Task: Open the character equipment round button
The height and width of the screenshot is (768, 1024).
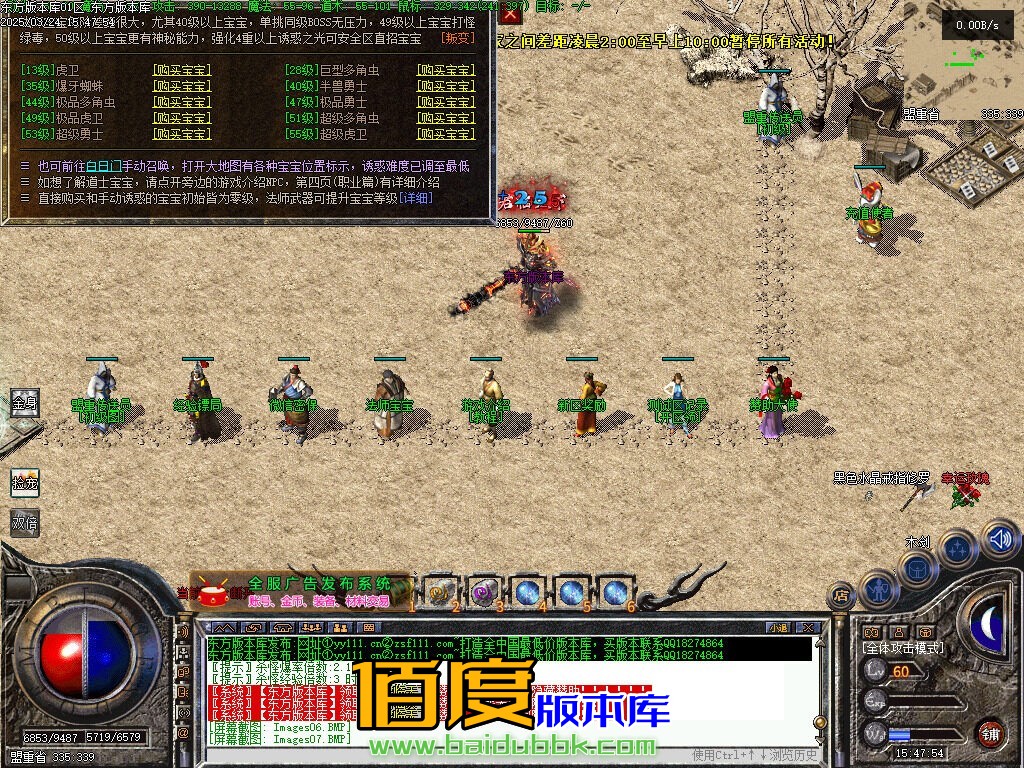Action: [x=878, y=588]
